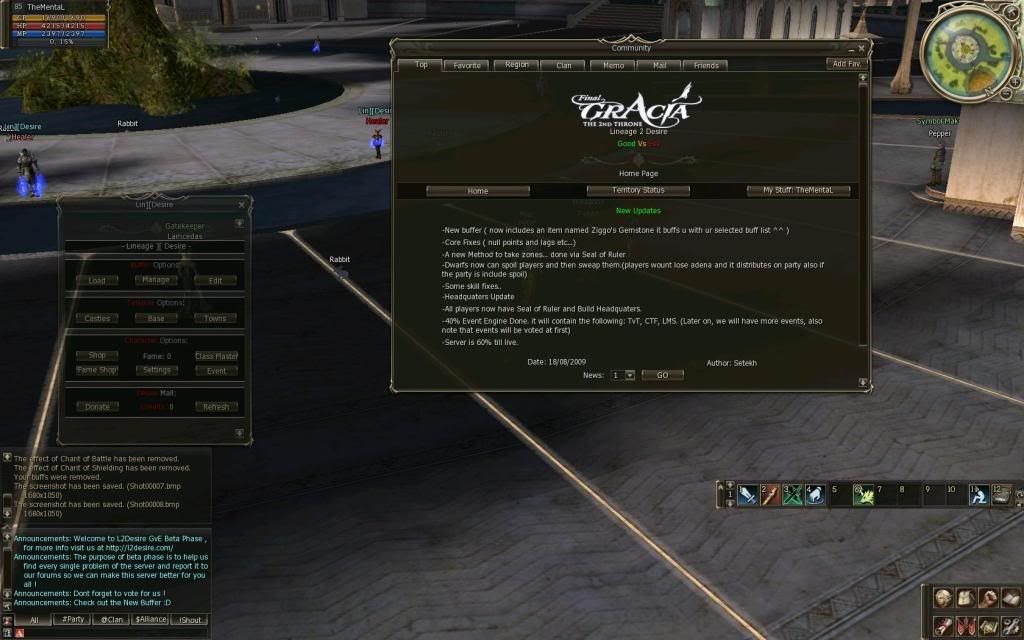Click the Add Fav. button
The height and width of the screenshot is (640, 1024).
[x=845, y=63]
